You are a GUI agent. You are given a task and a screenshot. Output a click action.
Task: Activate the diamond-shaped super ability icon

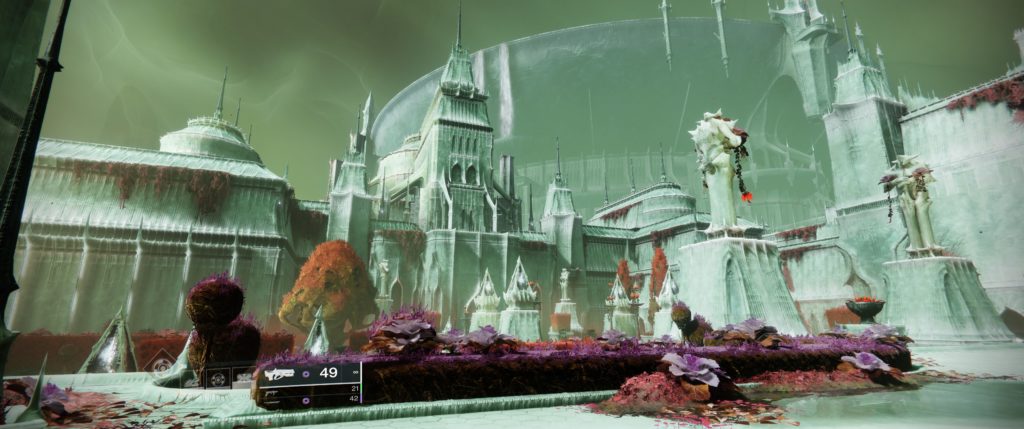pyautogui.click(x=162, y=367)
